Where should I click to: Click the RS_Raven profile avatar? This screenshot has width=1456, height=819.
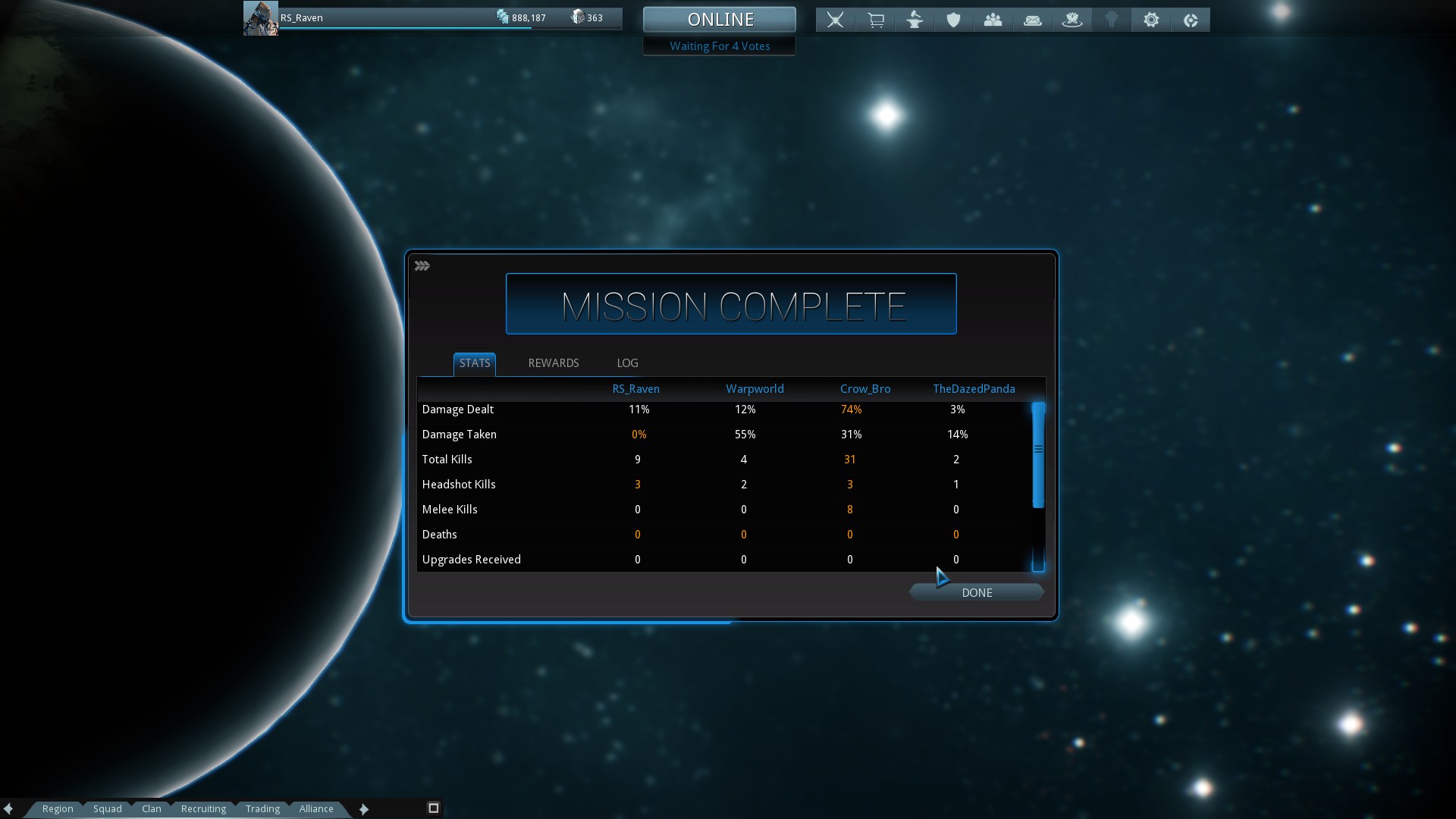point(260,18)
